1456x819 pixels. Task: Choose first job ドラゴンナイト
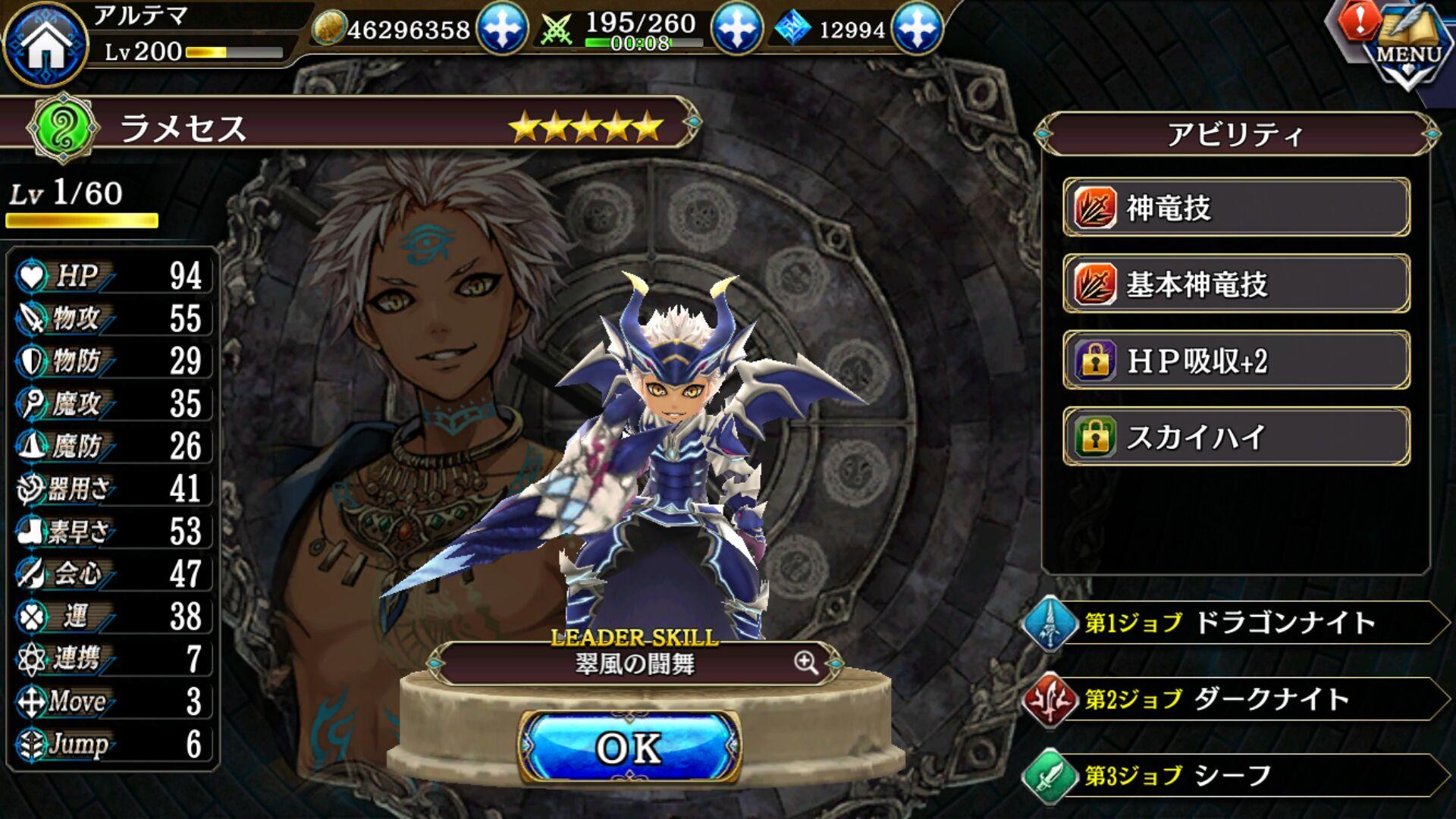pos(1236,623)
